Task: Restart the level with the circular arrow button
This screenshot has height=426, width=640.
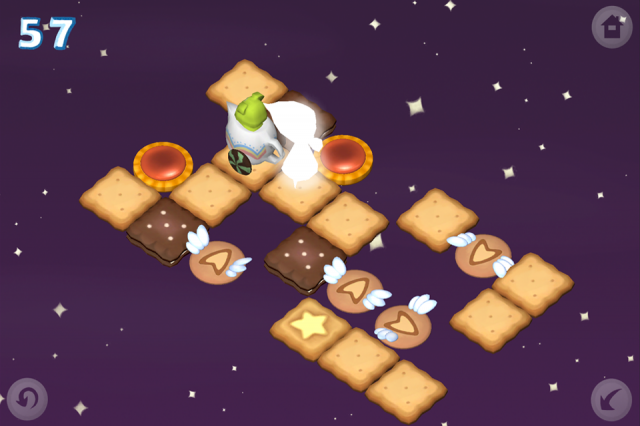Action: point(27,398)
